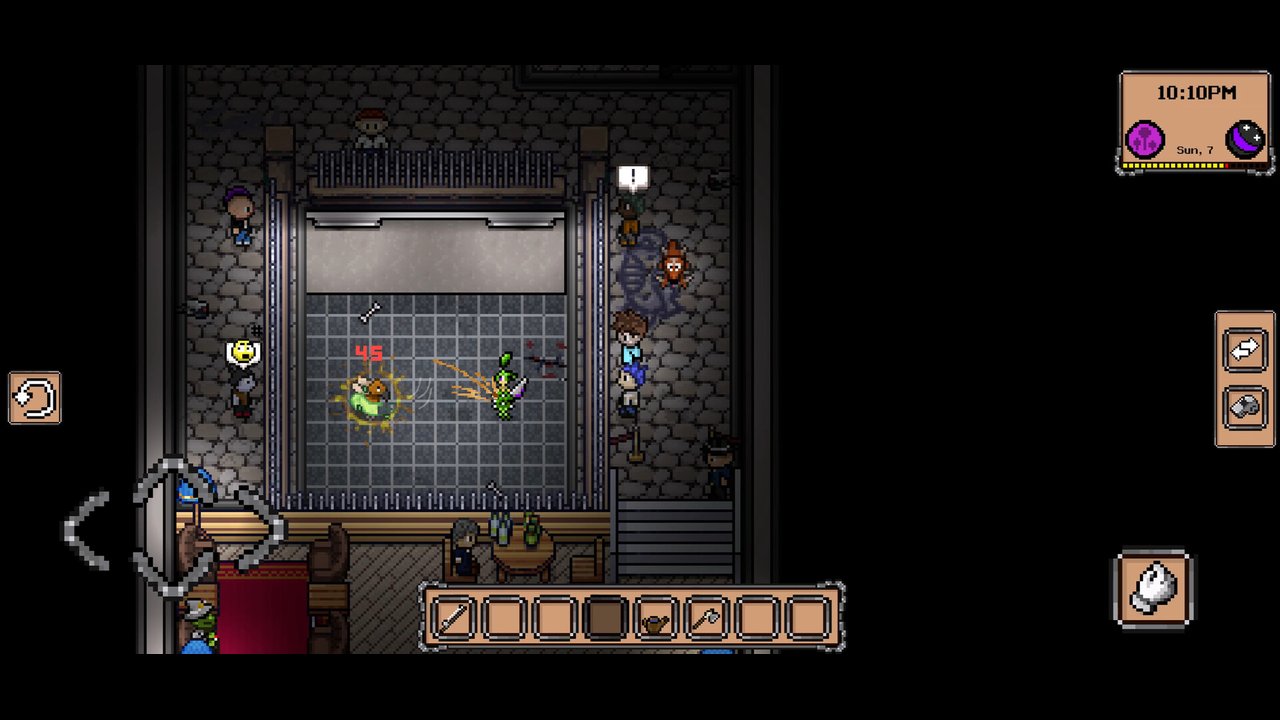Tap the left arrow on the d-pad

88,530
